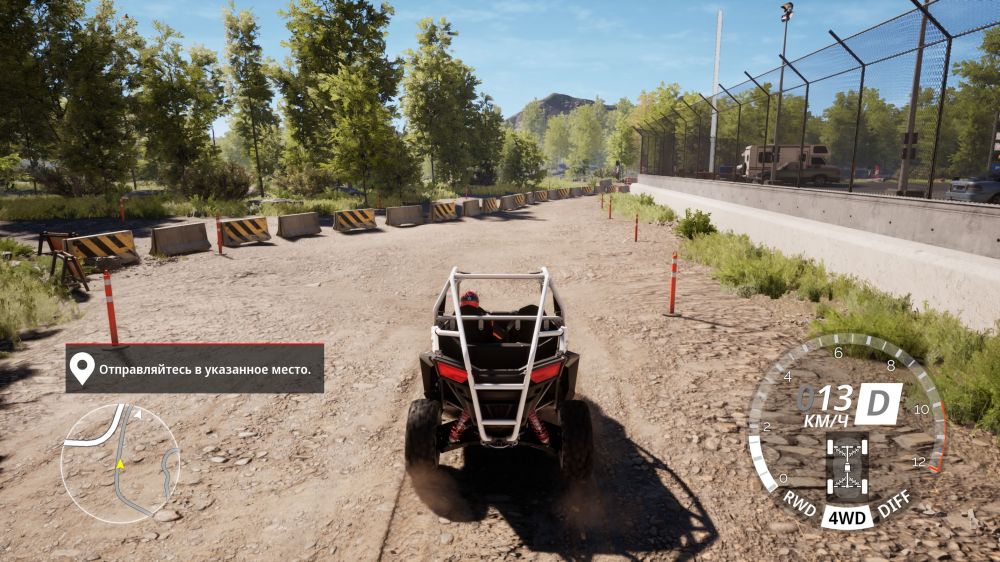Open the circular minimap

120,463
